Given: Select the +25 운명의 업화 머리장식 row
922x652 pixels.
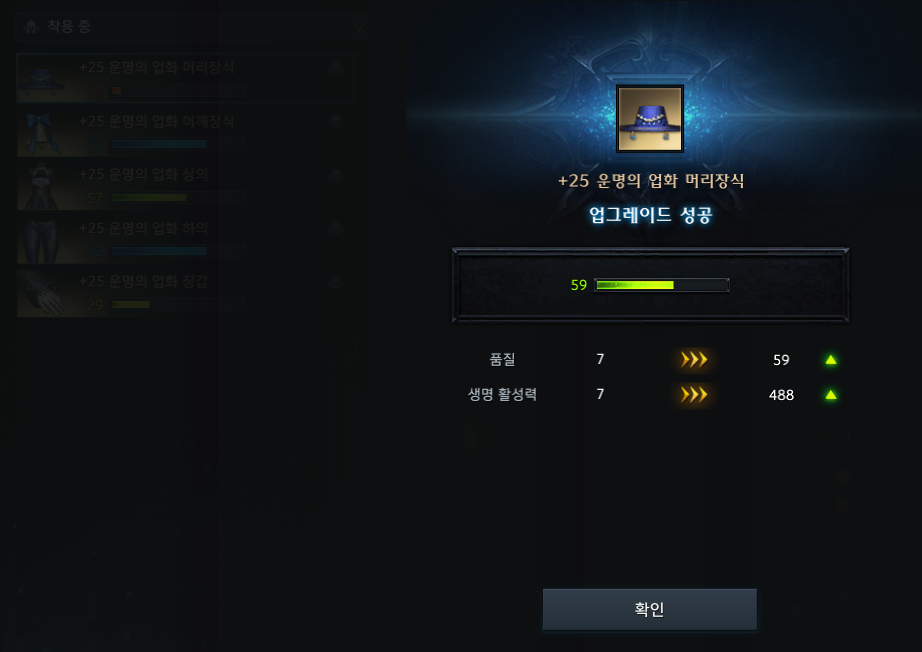Looking at the screenshot, I should 185,78.
